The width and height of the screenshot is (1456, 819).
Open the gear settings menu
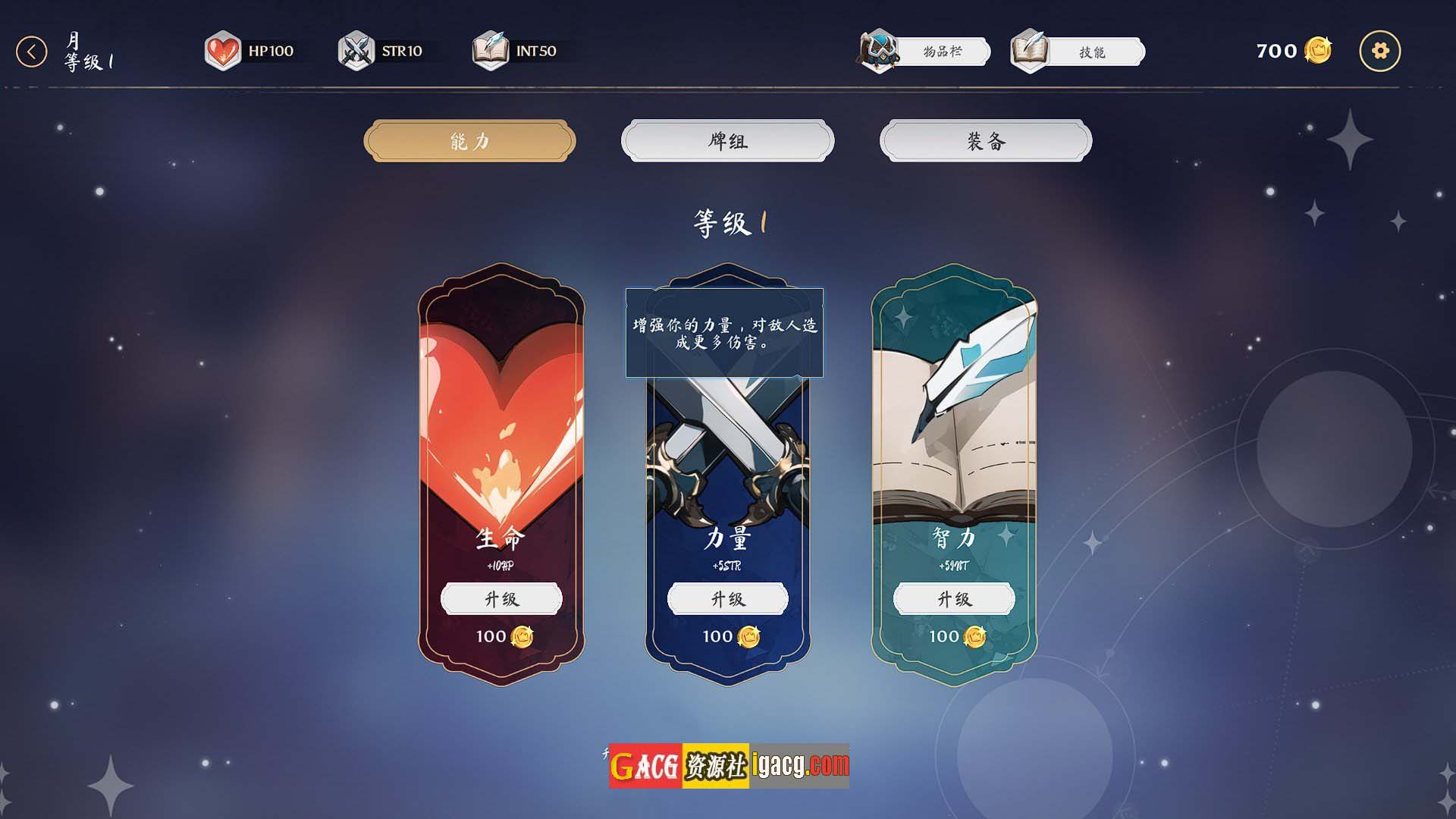tap(1379, 52)
